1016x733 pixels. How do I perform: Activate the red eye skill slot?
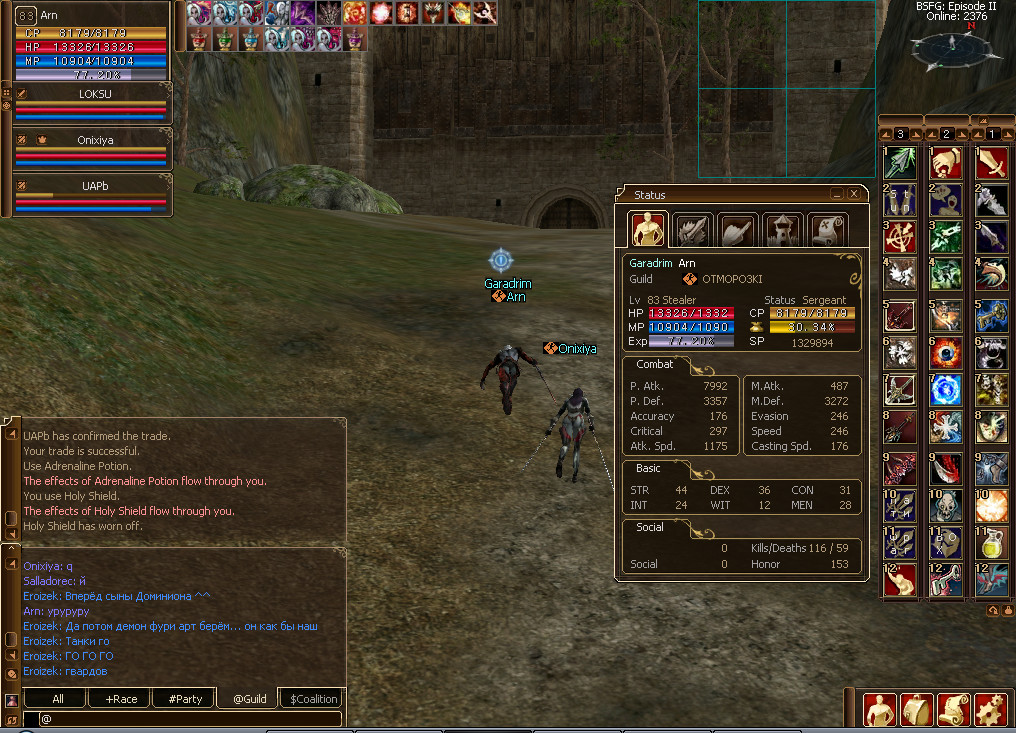point(945,352)
